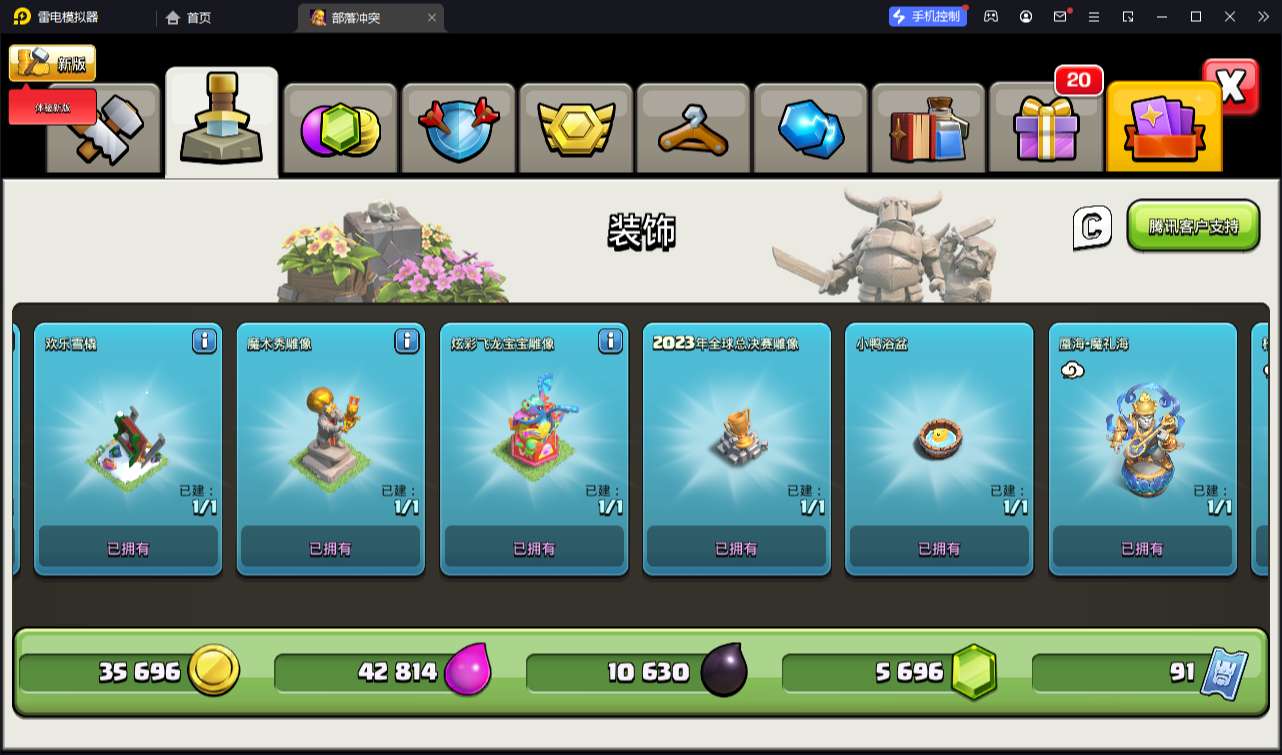This screenshot has height=755, width=1282.
Task: Select the gold star ticket tab
Action: 1163,130
